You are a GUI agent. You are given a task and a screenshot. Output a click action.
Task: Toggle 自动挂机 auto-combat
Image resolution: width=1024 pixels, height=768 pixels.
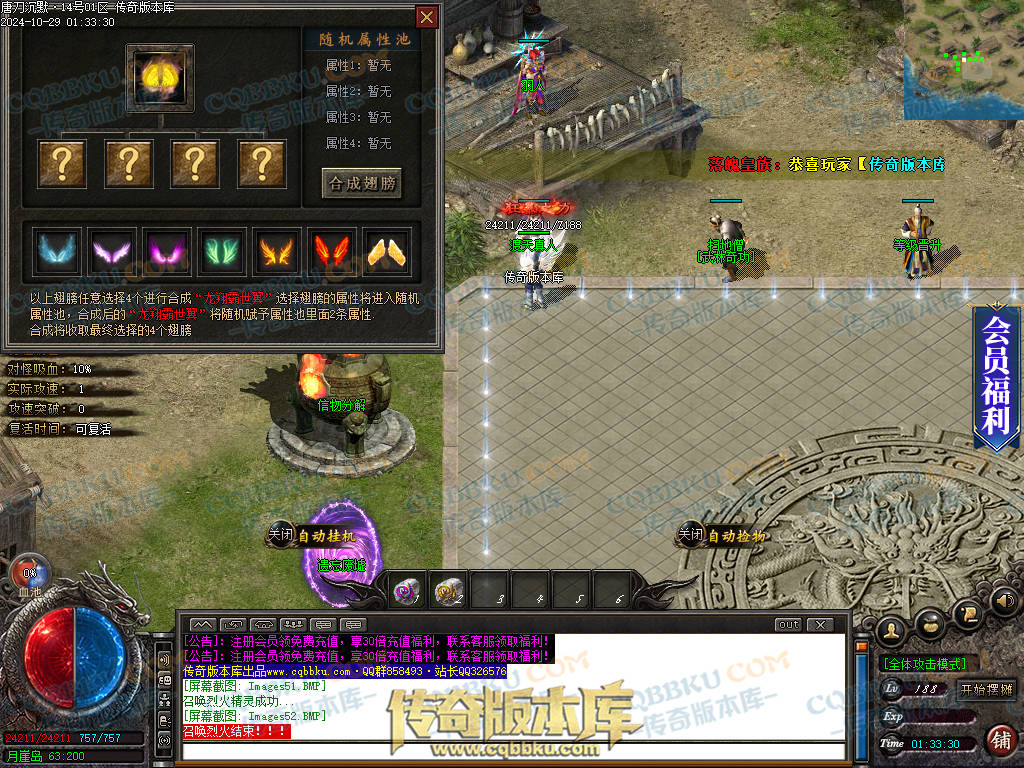(312, 536)
